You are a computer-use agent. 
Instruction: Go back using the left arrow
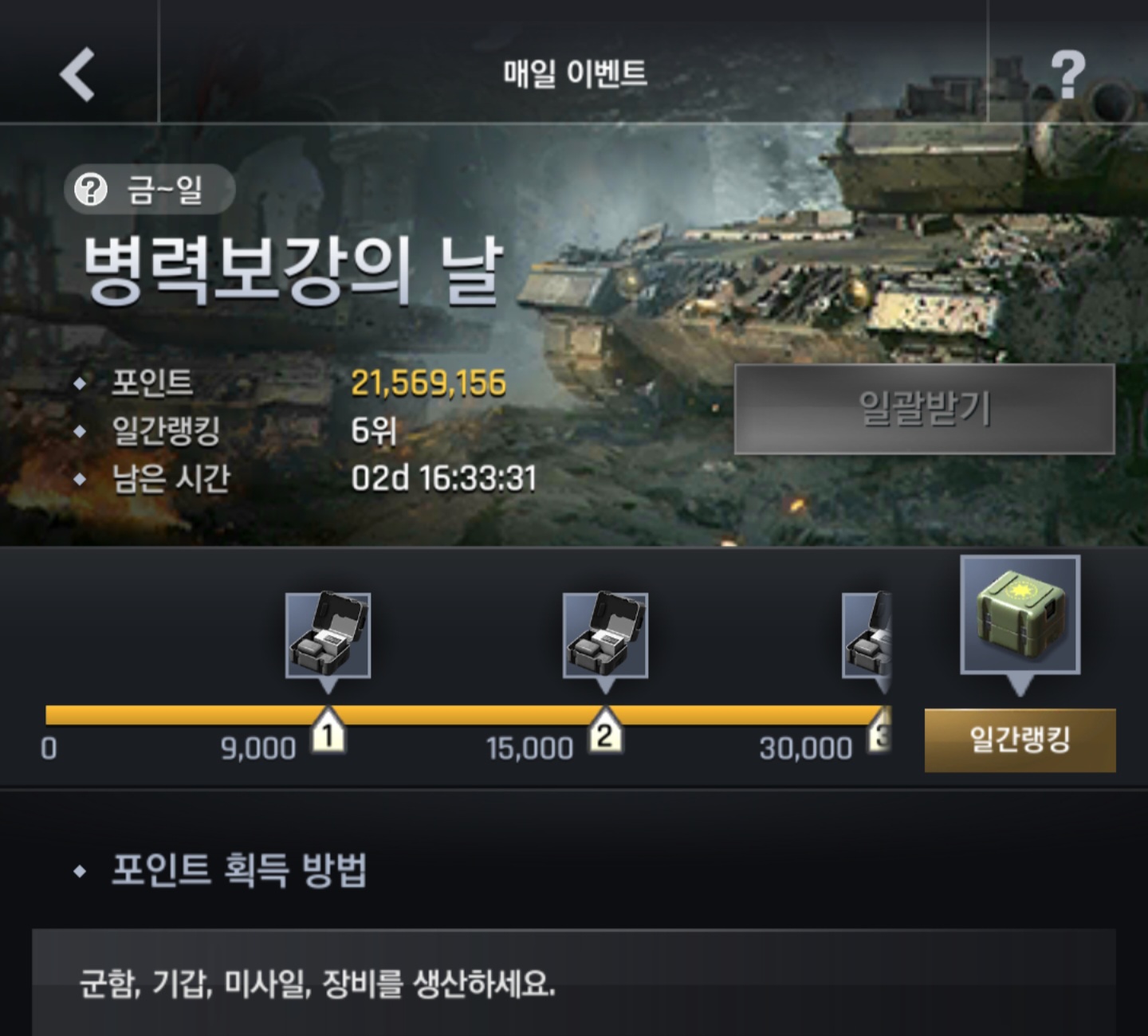click(77, 74)
